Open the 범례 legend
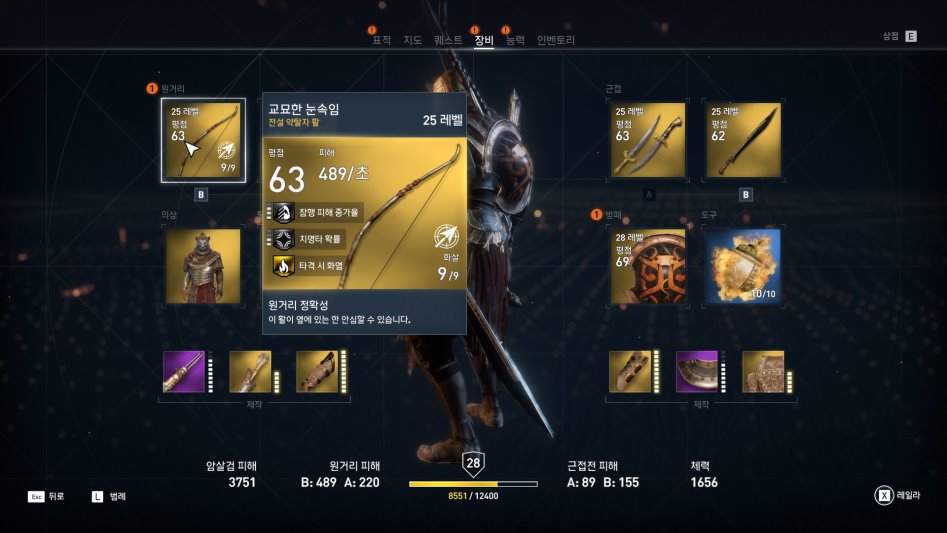This screenshot has height=533, width=947. point(110,496)
